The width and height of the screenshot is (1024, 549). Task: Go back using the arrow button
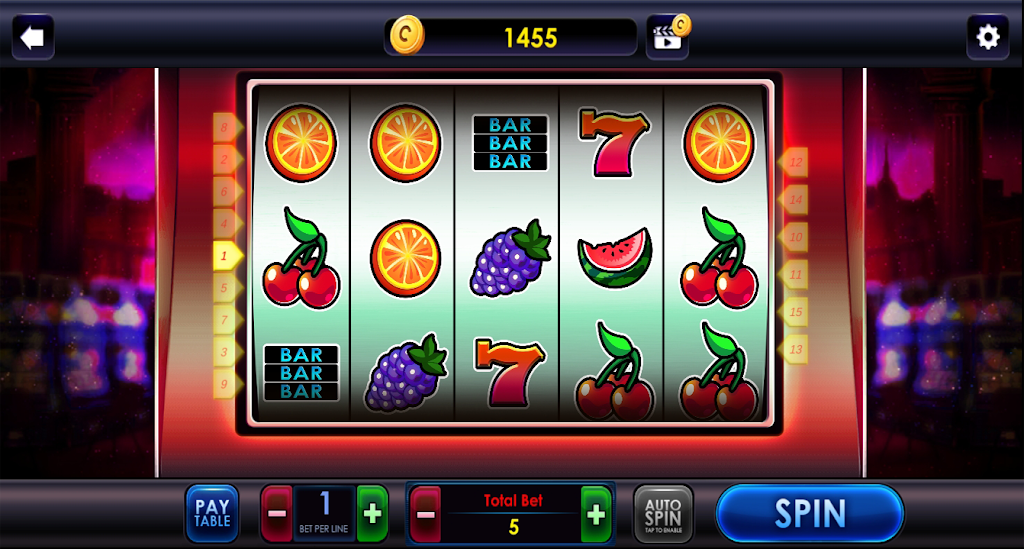tap(33, 38)
